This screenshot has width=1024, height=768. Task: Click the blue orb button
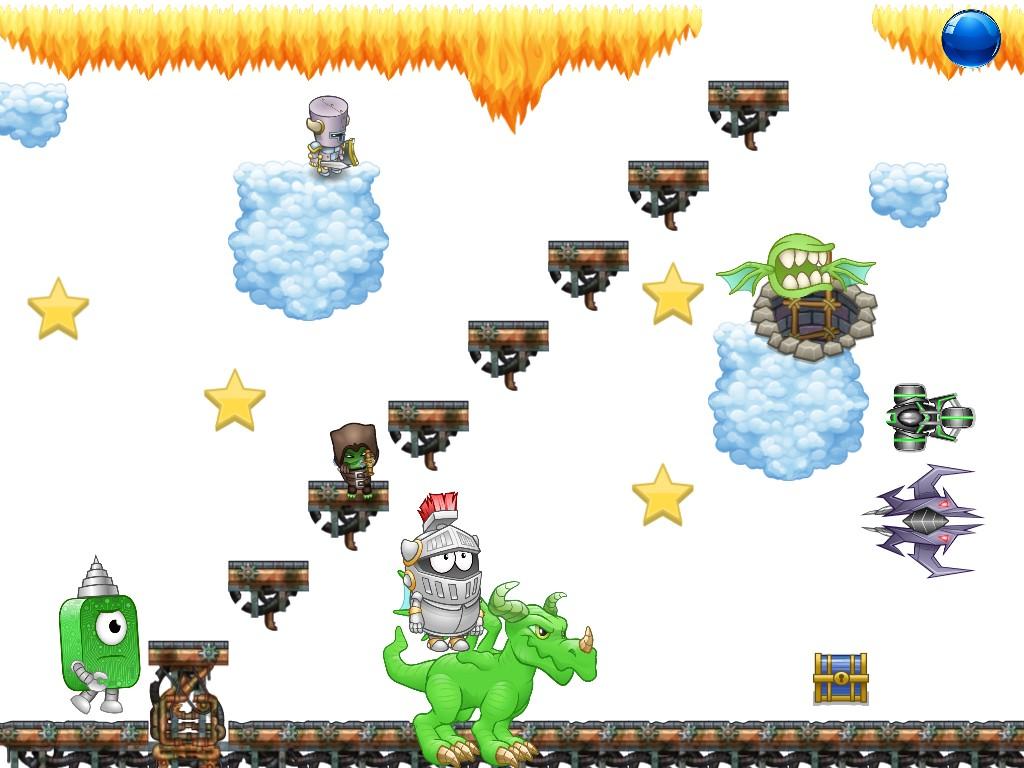click(970, 39)
